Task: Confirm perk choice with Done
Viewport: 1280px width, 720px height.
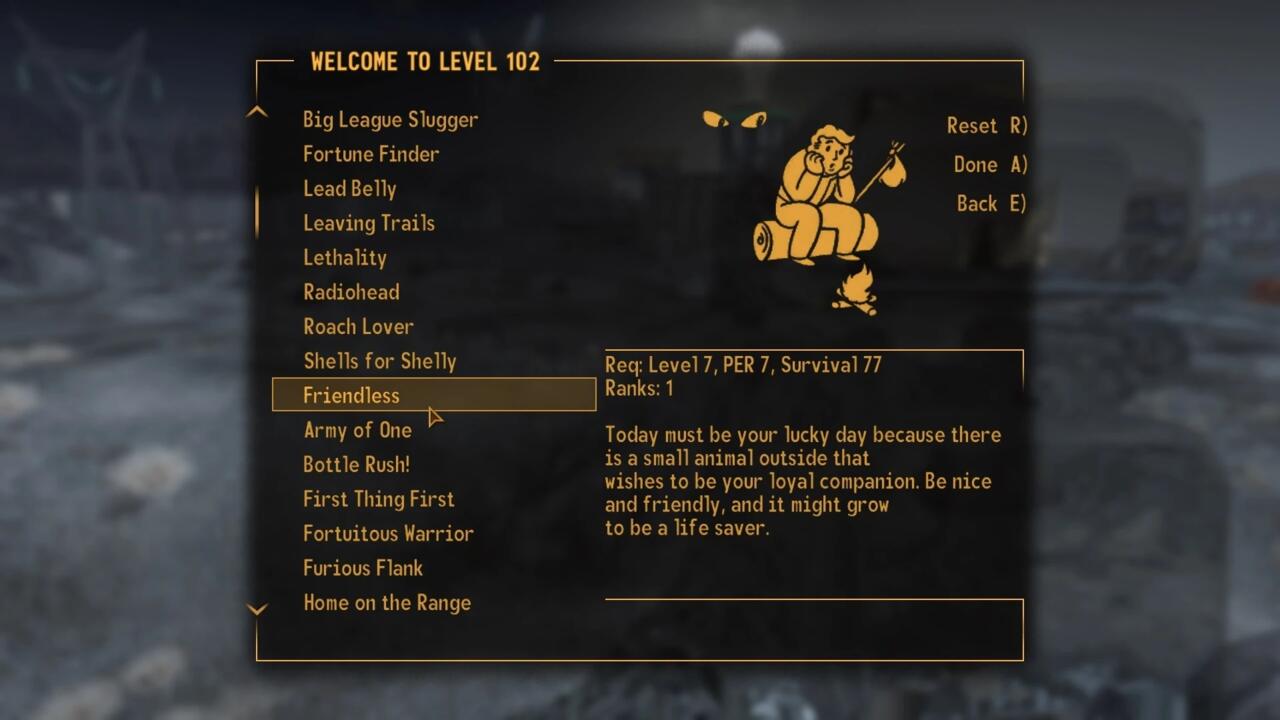Action: 989,165
